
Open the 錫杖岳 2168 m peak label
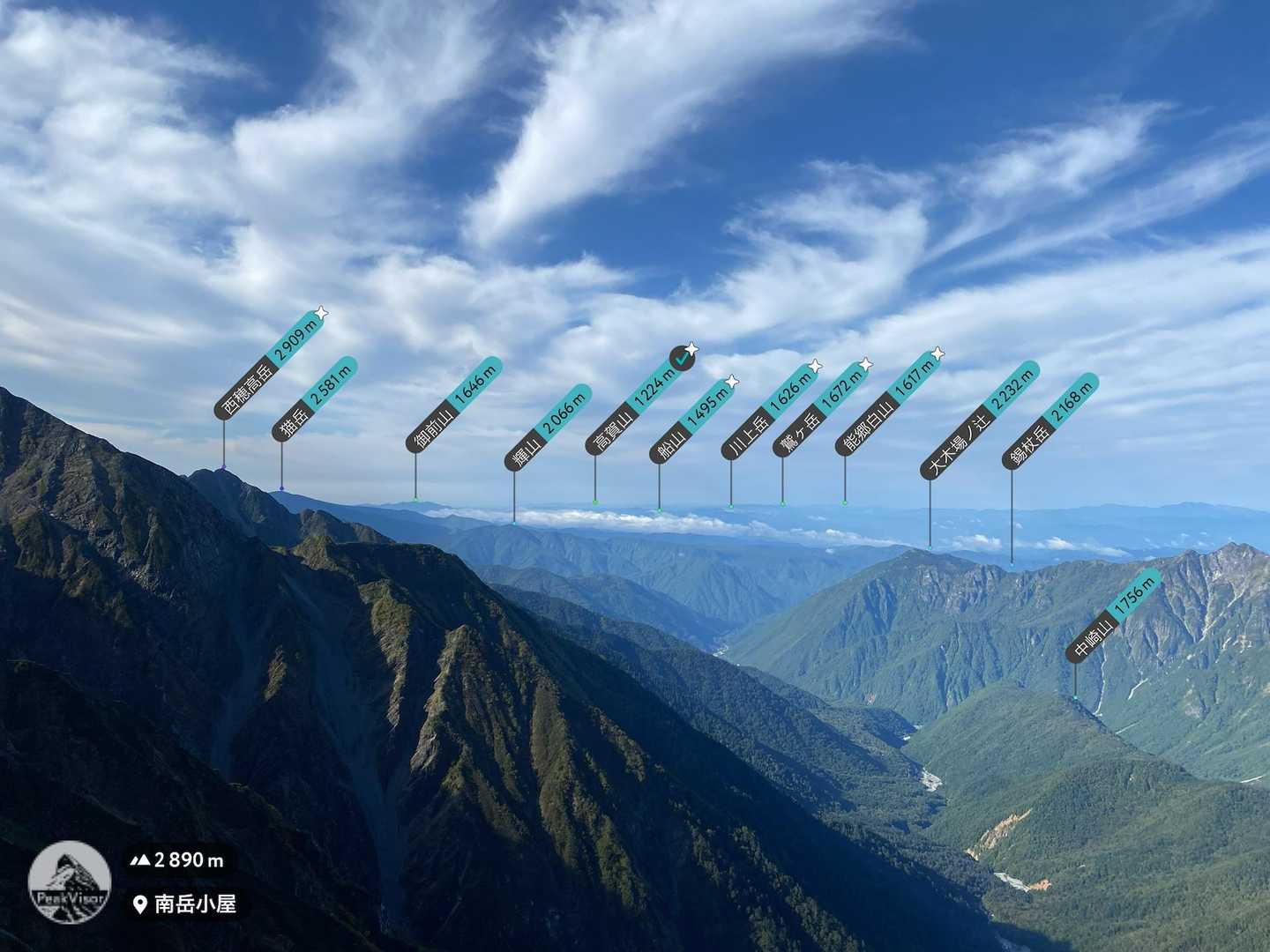(1051, 420)
